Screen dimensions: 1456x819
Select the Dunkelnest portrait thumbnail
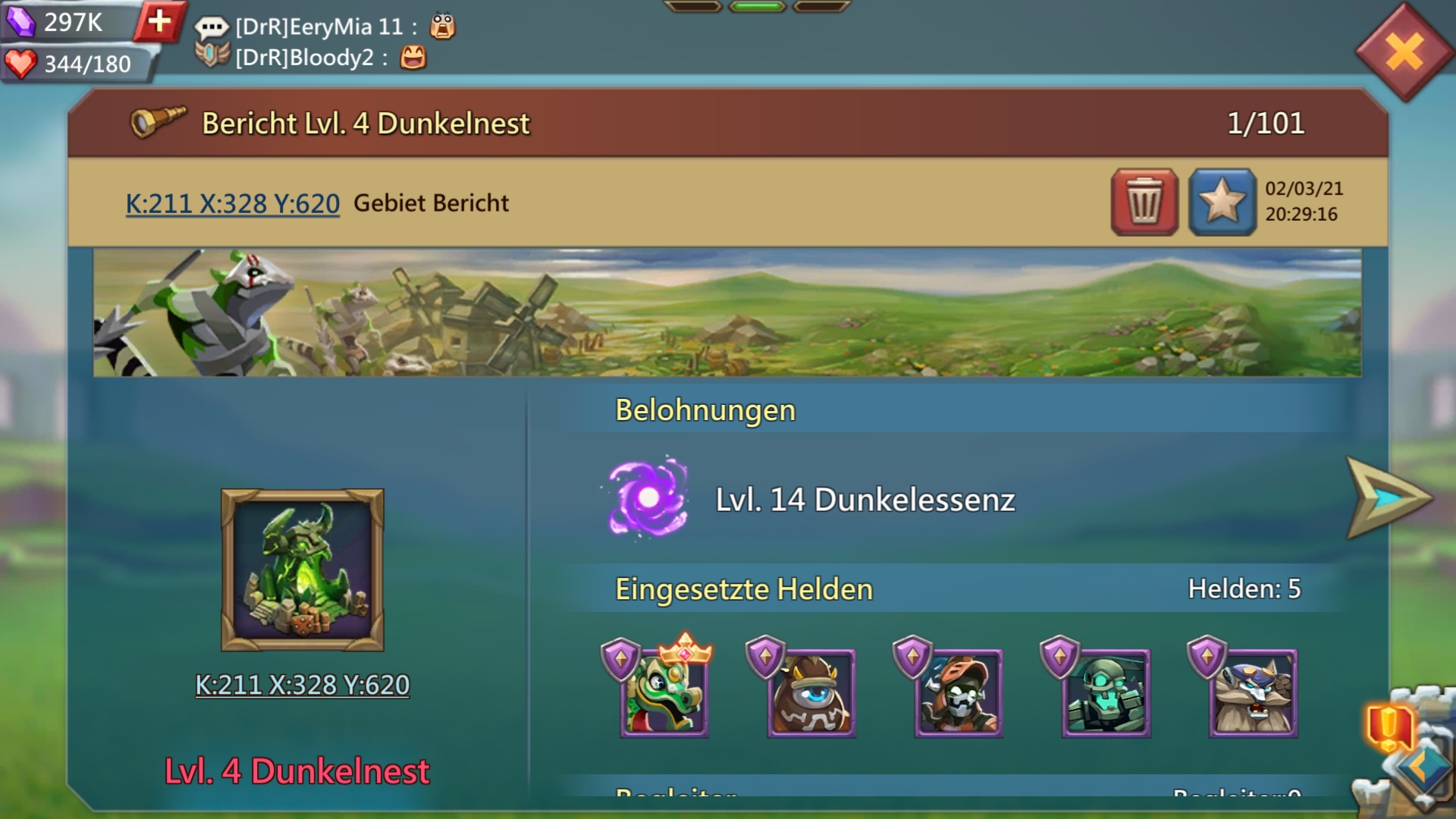click(302, 570)
